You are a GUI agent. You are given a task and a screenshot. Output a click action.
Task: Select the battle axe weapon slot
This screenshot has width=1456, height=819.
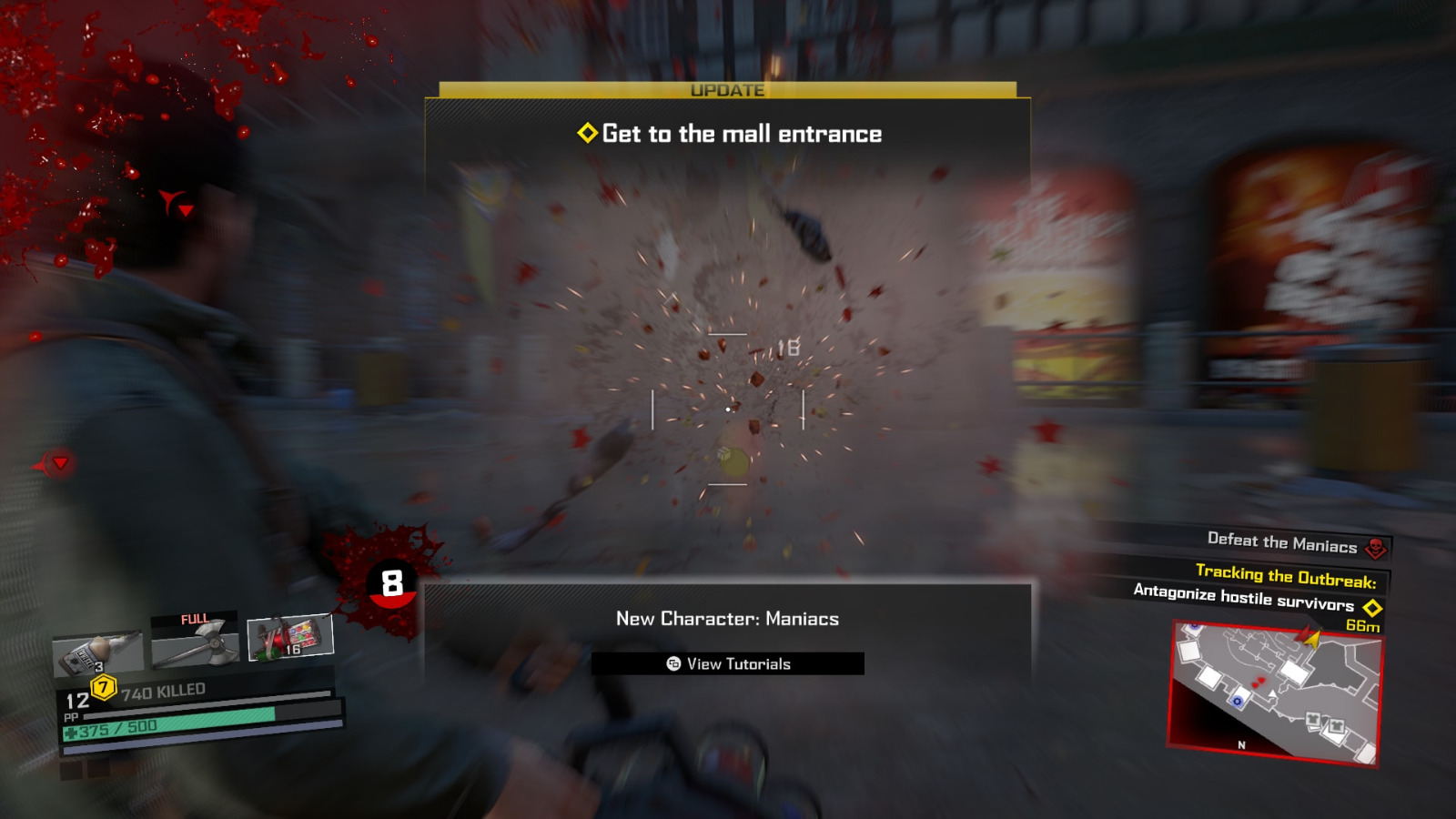pos(196,642)
